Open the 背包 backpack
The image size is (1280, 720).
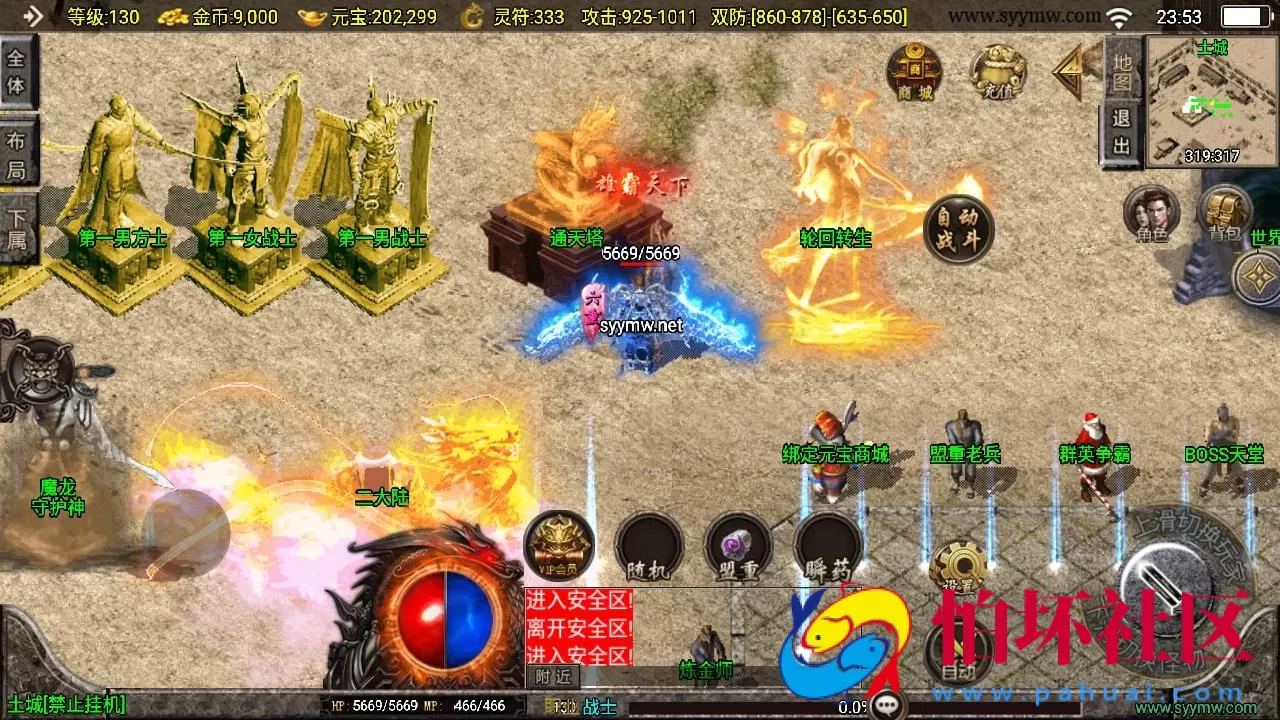click(x=1224, y=212)
